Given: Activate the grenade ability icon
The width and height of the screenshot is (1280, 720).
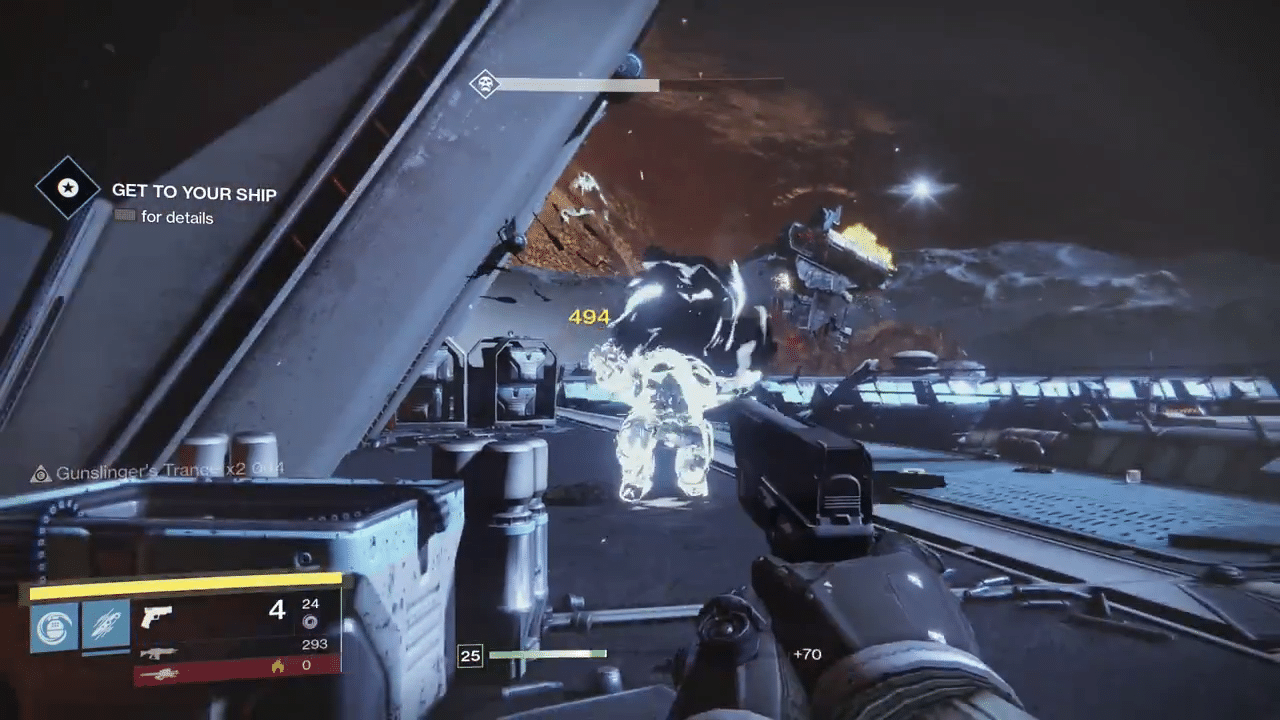Looking at the screenshot, I should [54, 627].
